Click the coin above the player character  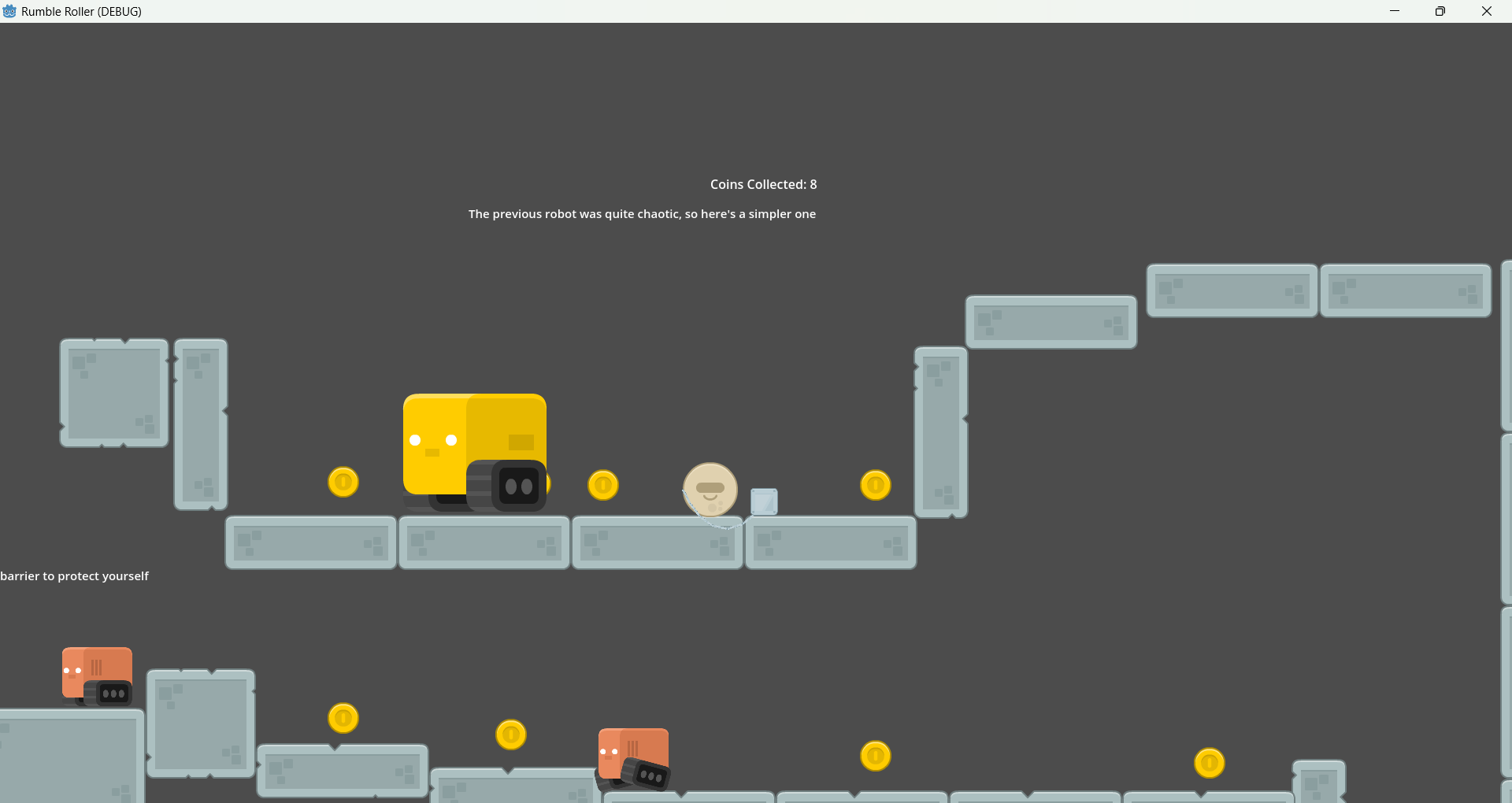(x=602, y=485)
